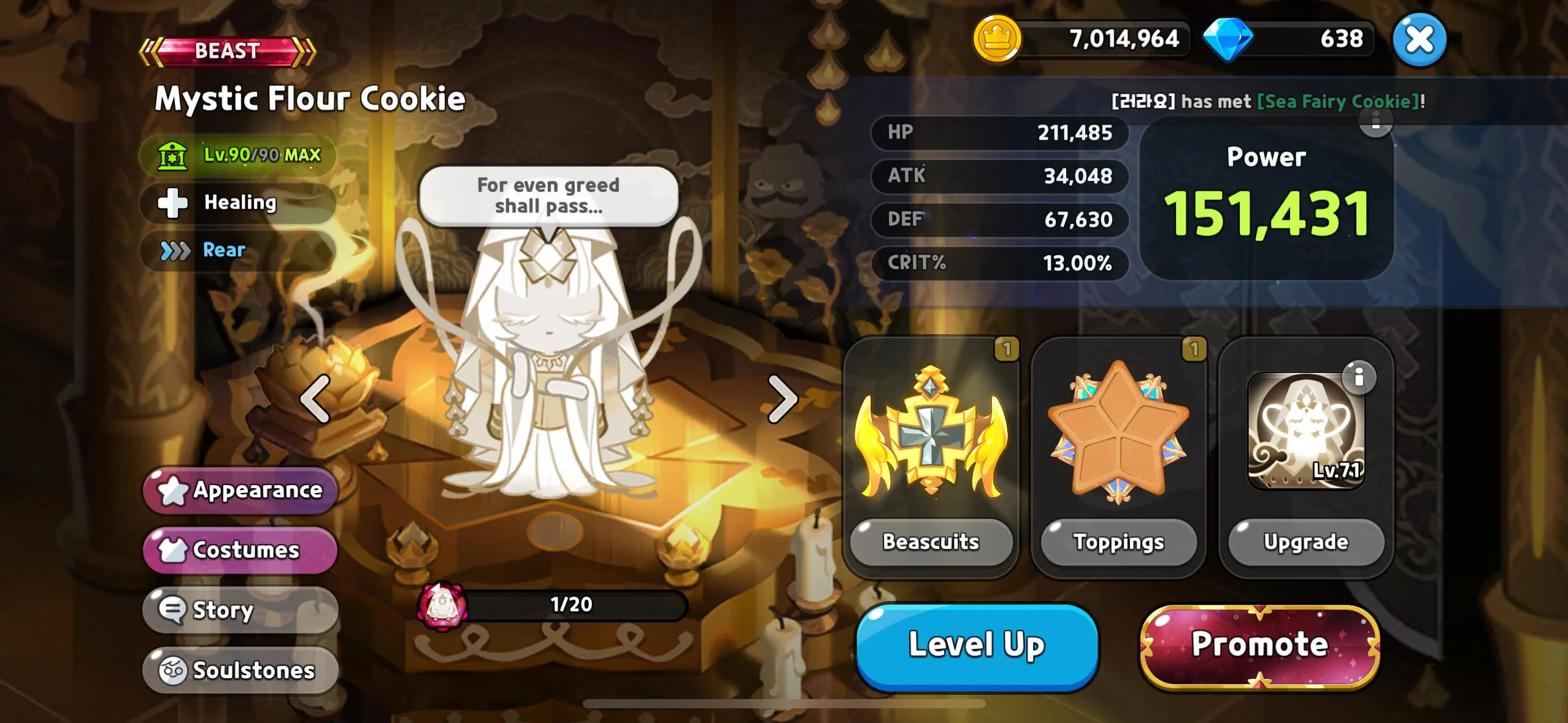Image resolution: width=1568 pixels, height=723 pixels.
Task: Open the Soulstones menu
Action: point(240,670)
